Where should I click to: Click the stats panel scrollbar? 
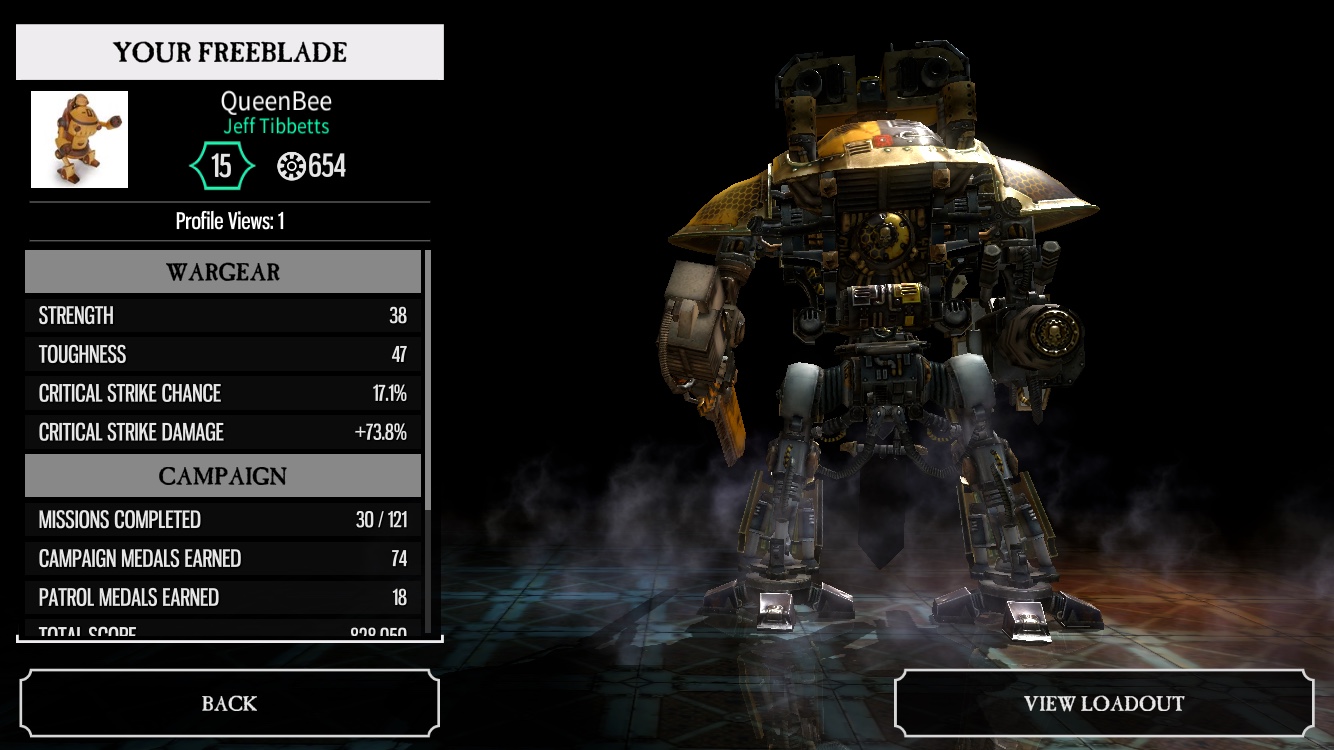428,380
